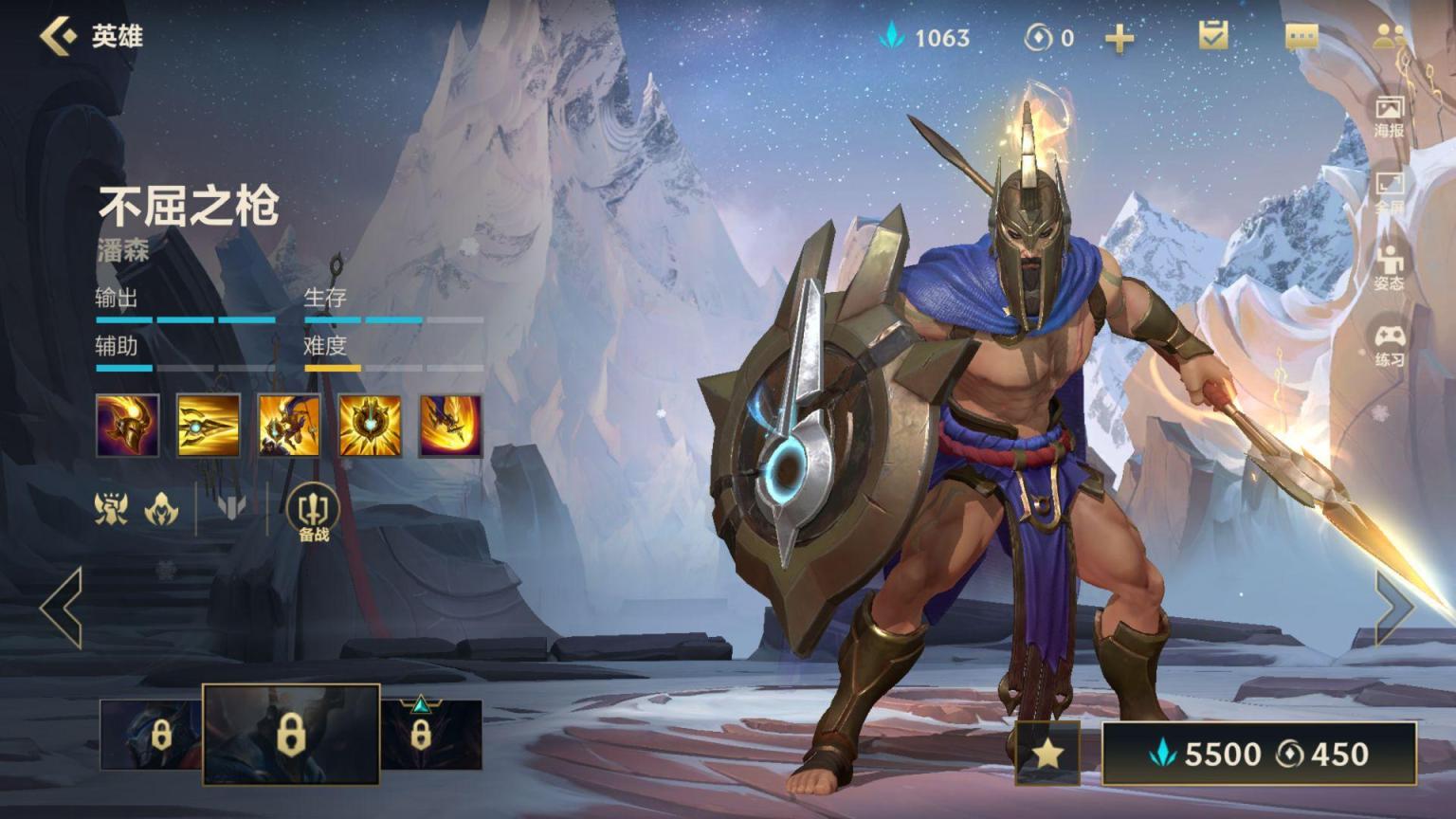1456x819 pixels.
Task: View the flaming meteor dive ultimate ability
Action: (450, 427)
